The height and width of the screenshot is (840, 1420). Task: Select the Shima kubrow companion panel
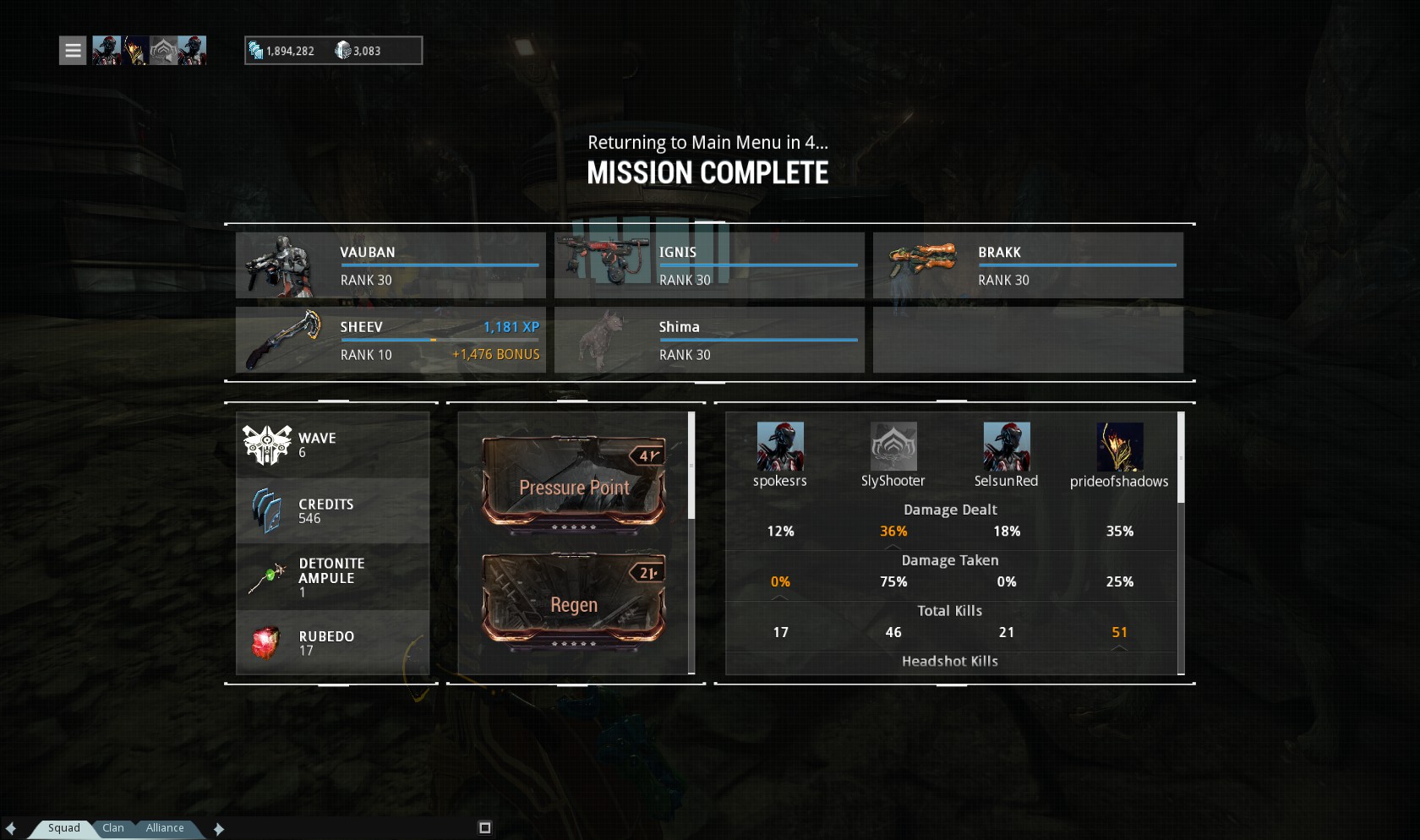[709, 340]
